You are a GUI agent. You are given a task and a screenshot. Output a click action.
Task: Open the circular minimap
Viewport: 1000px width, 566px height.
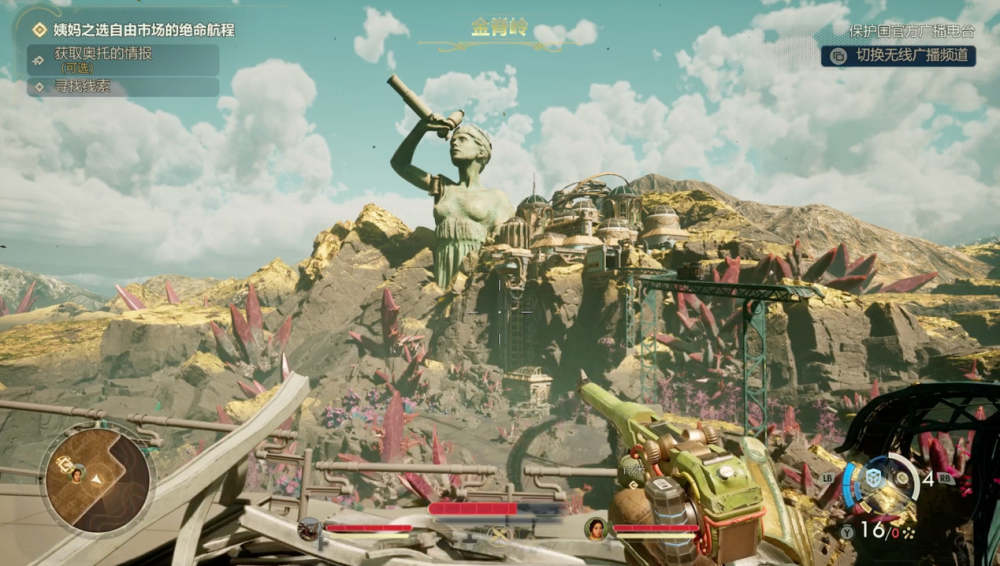point(97,479)
